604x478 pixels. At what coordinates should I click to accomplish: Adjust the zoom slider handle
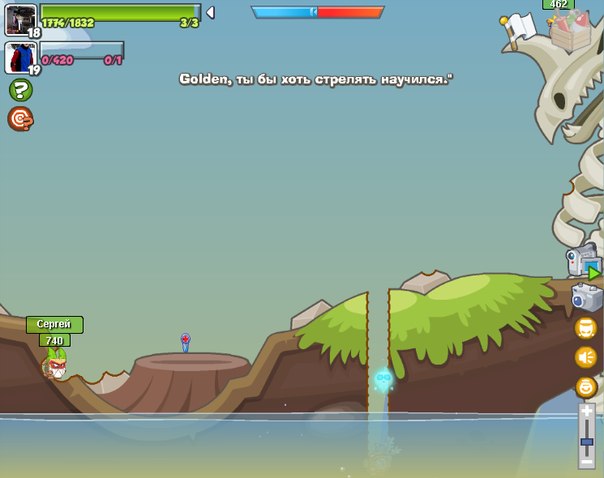coord(586,440)
